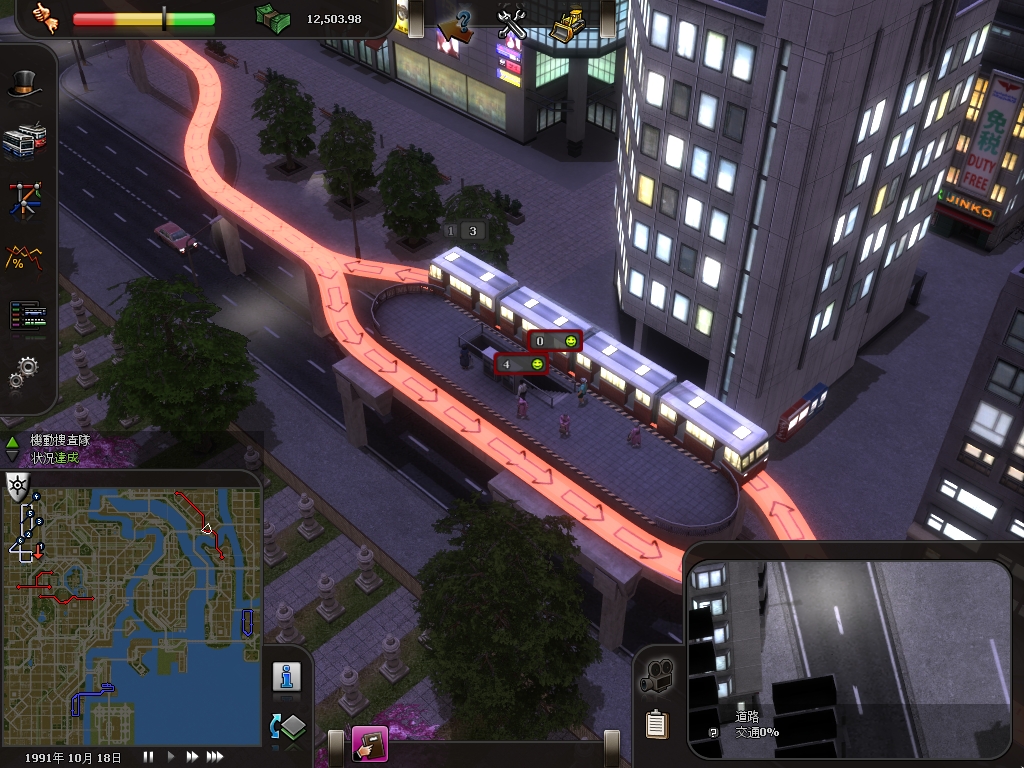Select the question mark arrow query tool
Image resolution: width=1024 pixels, height=768 pixels.
[x=458, y=22]
